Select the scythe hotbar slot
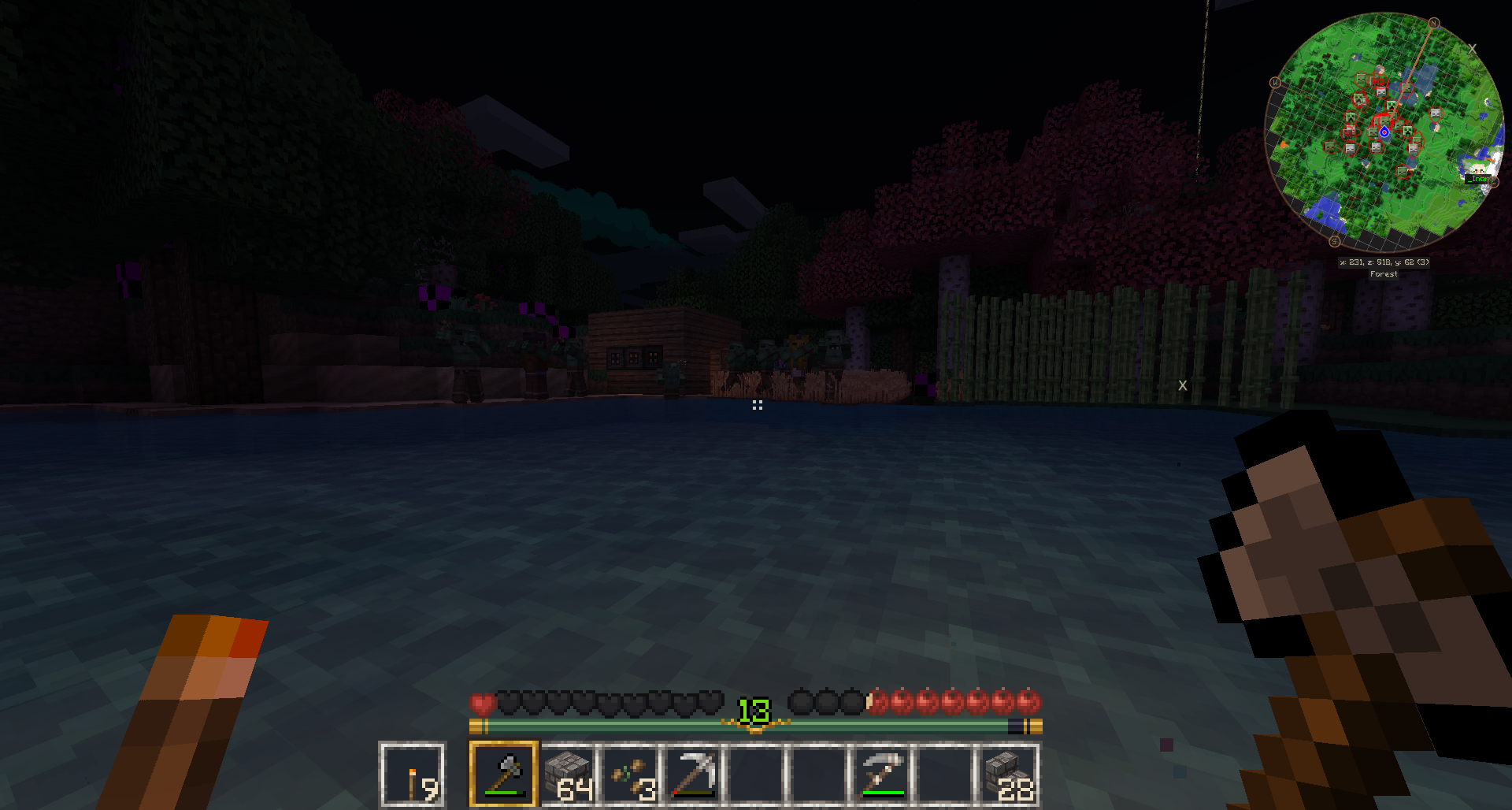The height and width of the screenshot is (810, 1512). click(x=882, y=774)
